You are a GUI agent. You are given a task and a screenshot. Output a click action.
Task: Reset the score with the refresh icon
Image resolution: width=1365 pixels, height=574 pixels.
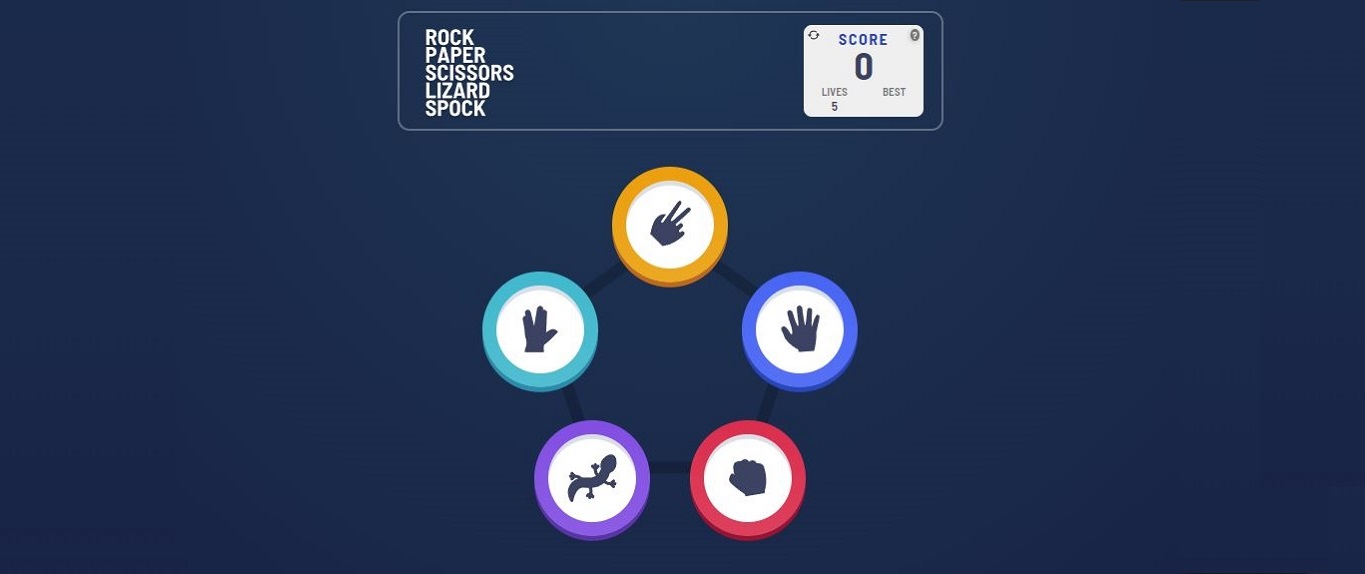pos(814,35)
